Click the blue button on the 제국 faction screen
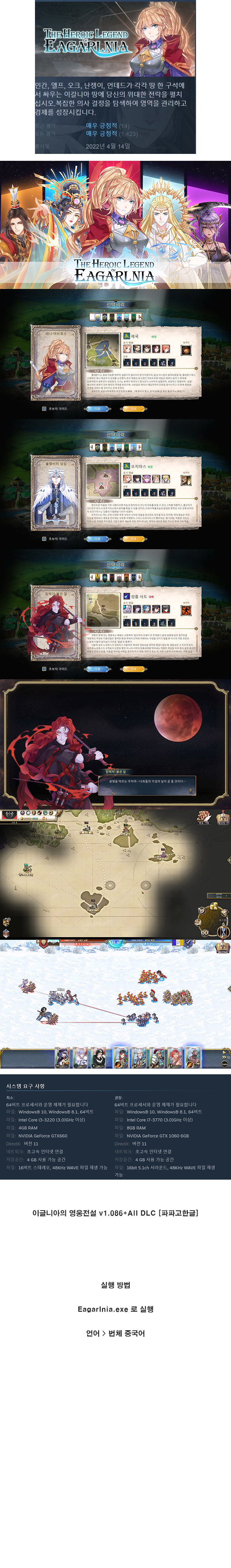Image resolution: width=231 pixels, height=1568 pixels. (97, 409)
